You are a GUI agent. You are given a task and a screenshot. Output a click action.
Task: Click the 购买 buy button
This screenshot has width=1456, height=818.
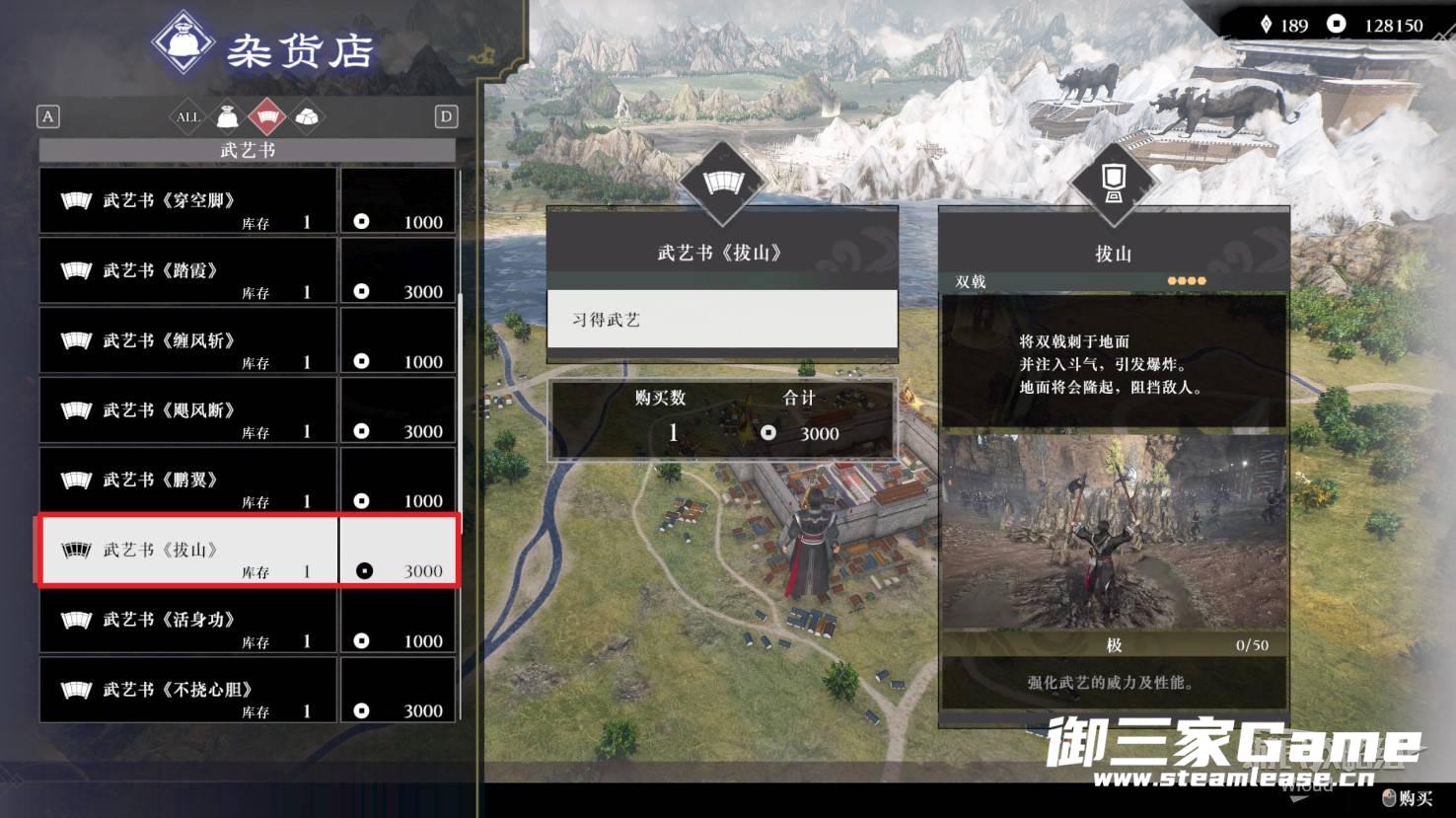click(1408, 797)
